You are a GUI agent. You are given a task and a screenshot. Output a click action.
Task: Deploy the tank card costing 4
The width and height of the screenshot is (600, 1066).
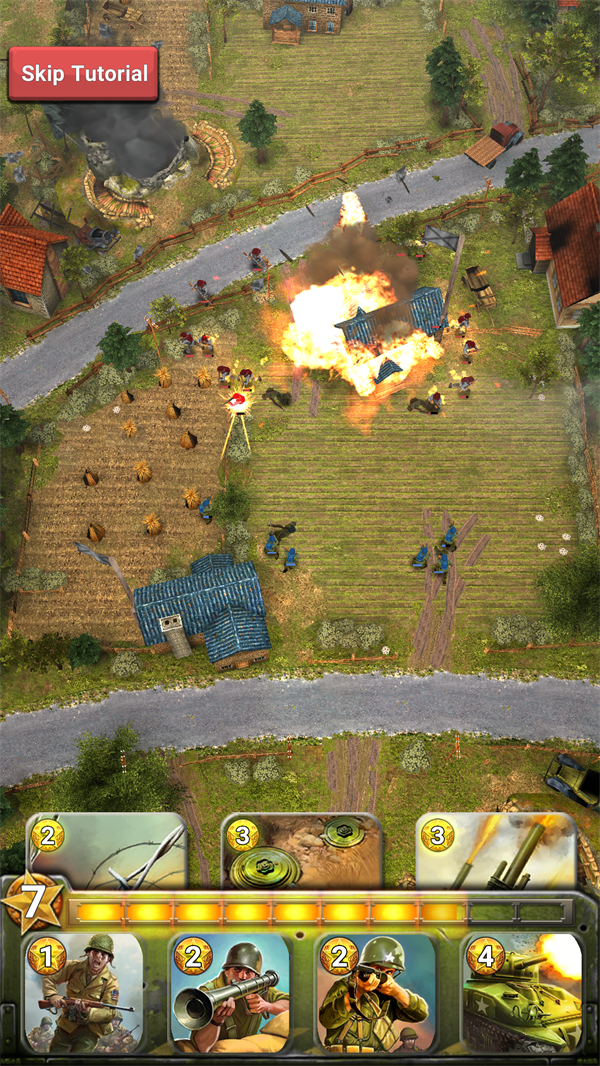coord(521,993)
